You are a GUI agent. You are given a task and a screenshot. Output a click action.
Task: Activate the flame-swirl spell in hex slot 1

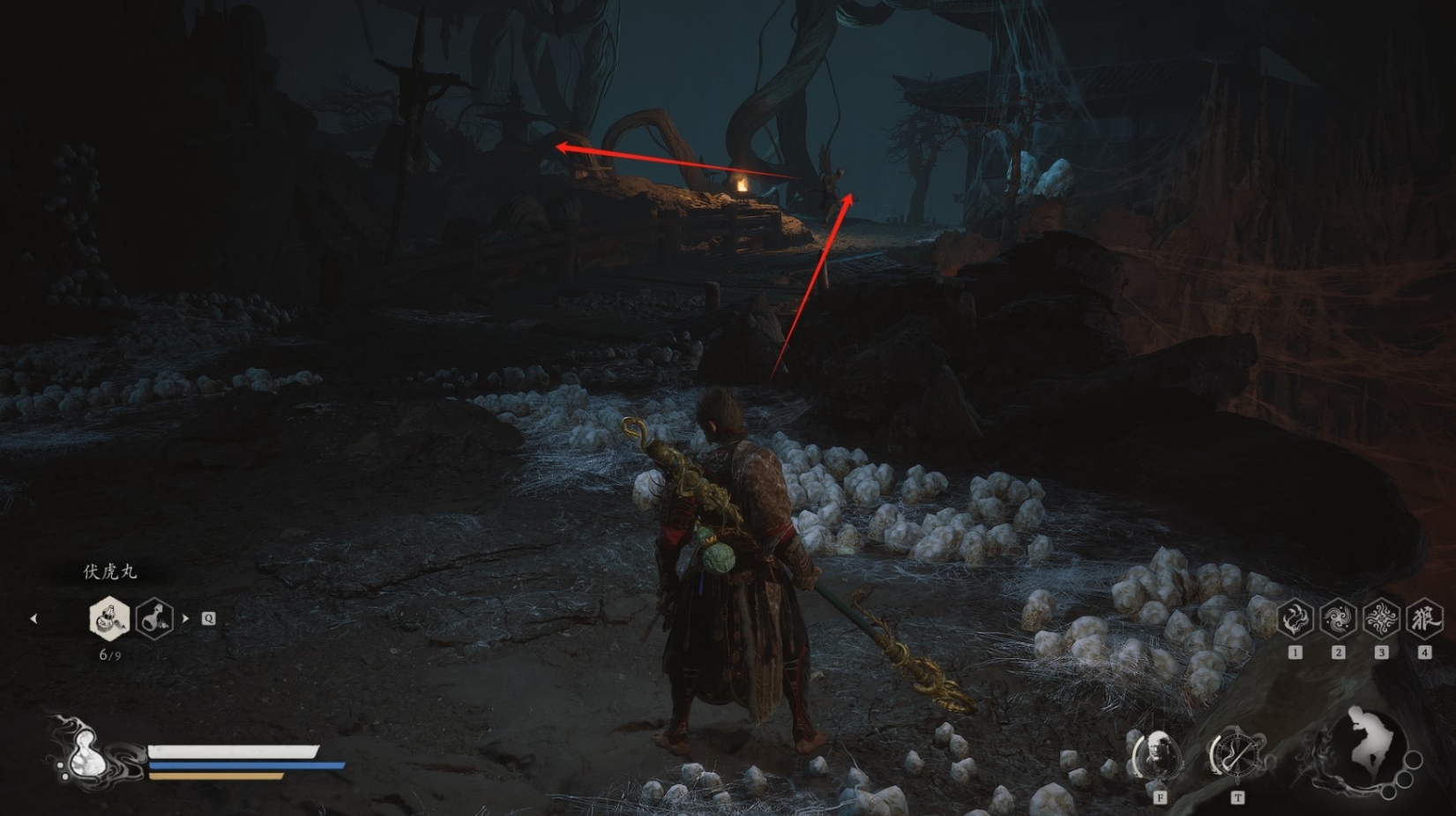point(1295,618)
